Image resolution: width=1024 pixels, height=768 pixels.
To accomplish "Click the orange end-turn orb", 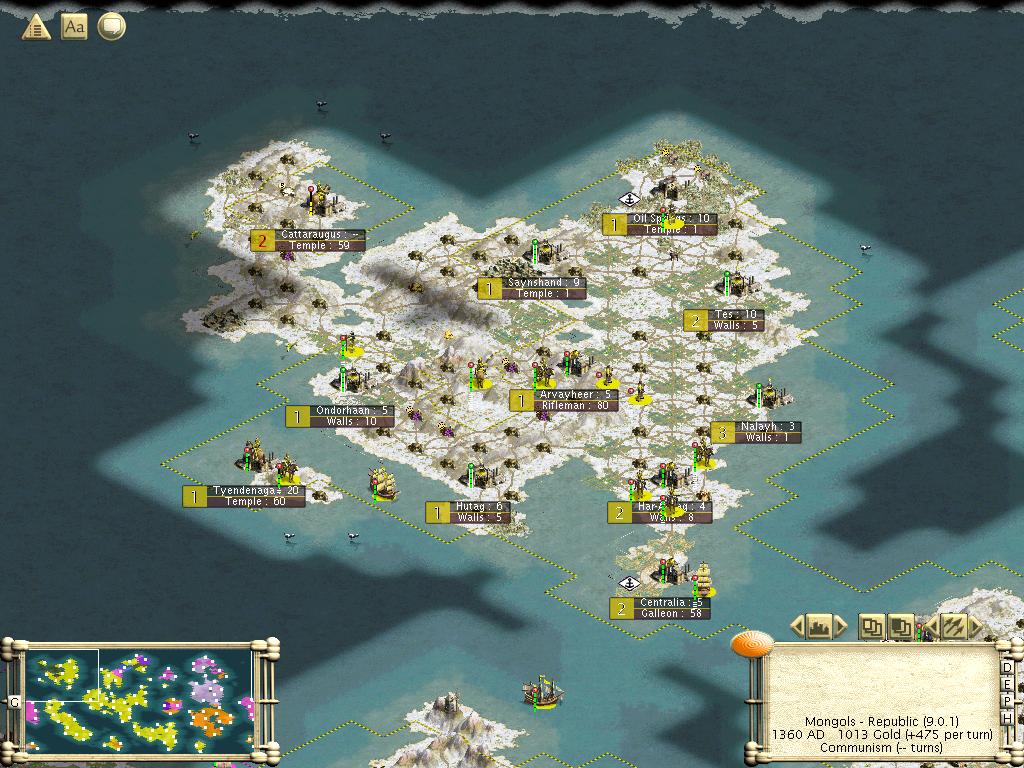I will point(748,643).
